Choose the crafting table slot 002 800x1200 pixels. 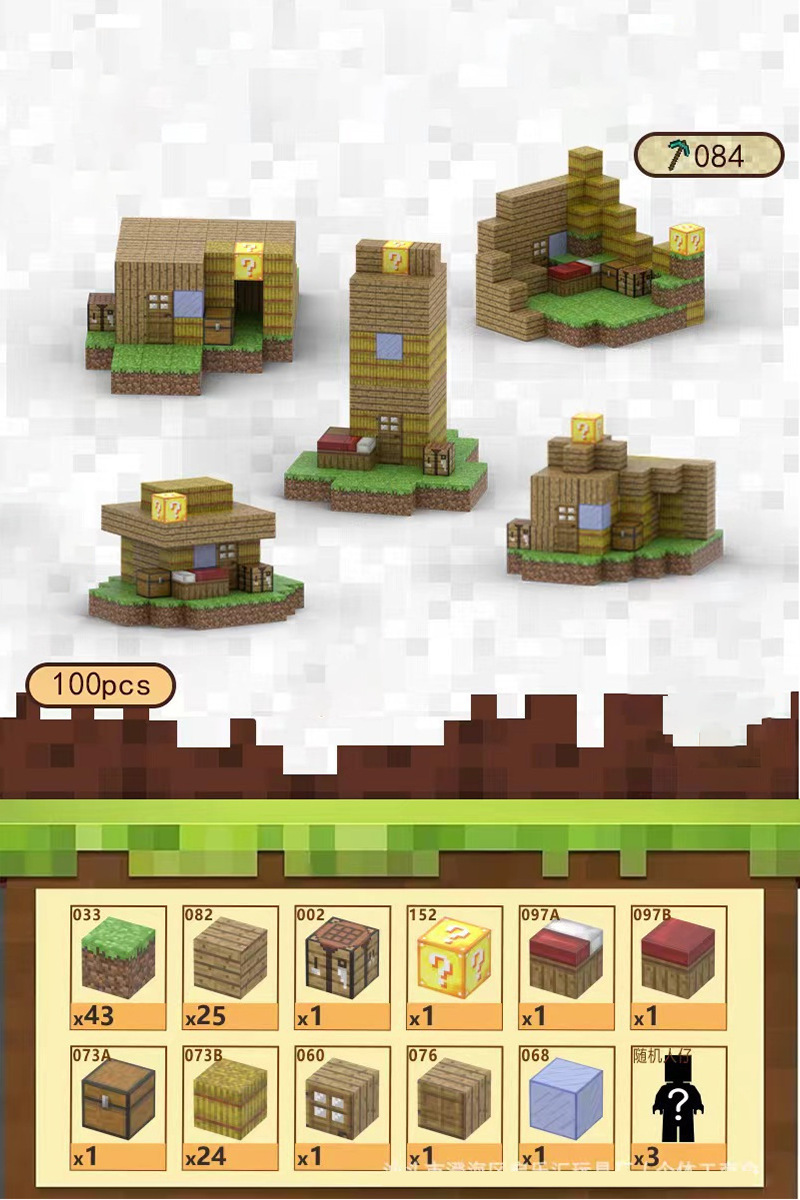pyautogui.click(x=343, y=966)
